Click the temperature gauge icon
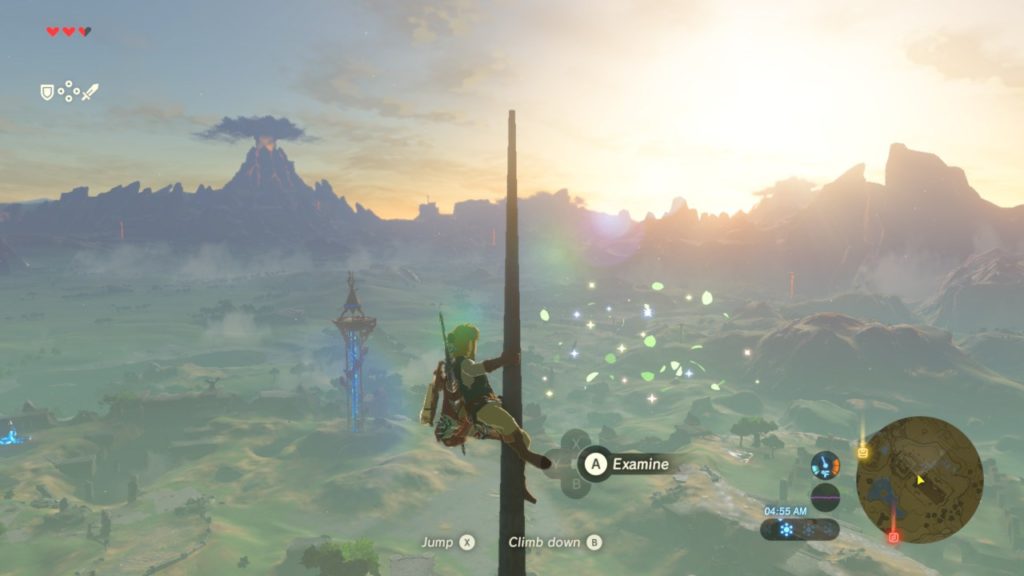Screen dimensions: 1024x576 (x=825, y=465)
